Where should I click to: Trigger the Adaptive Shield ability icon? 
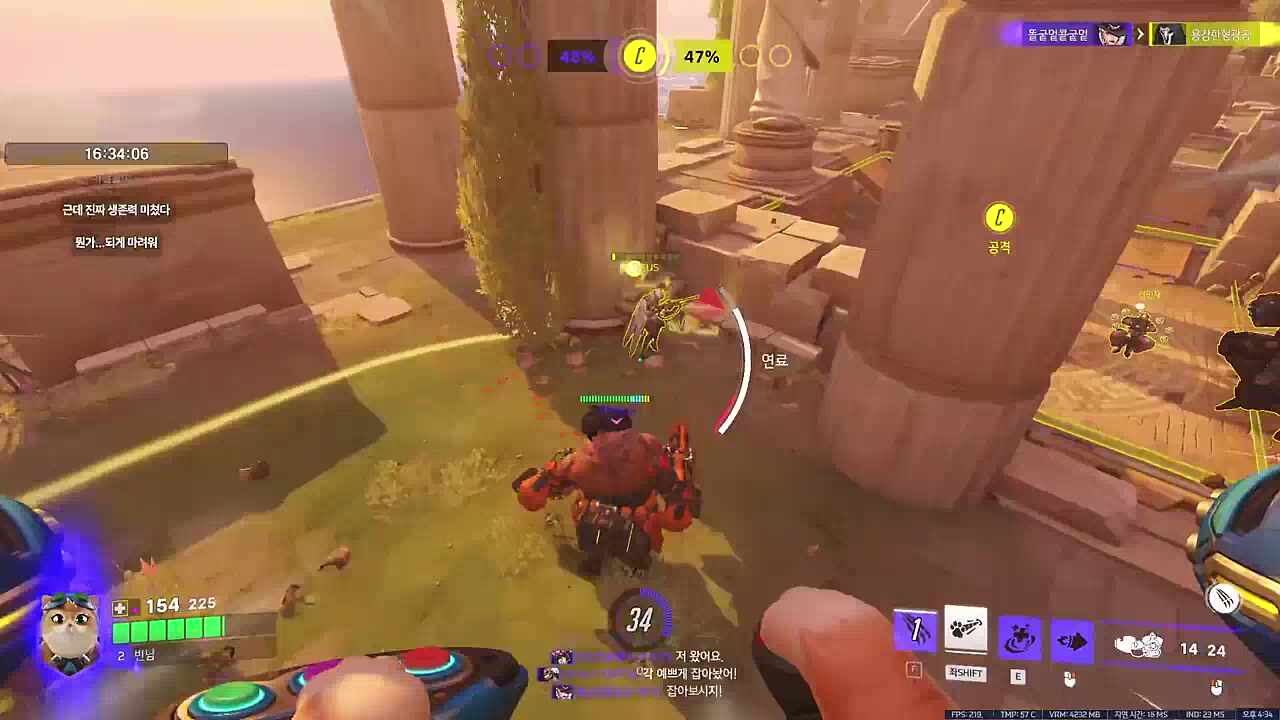[x=1019, y=639]
